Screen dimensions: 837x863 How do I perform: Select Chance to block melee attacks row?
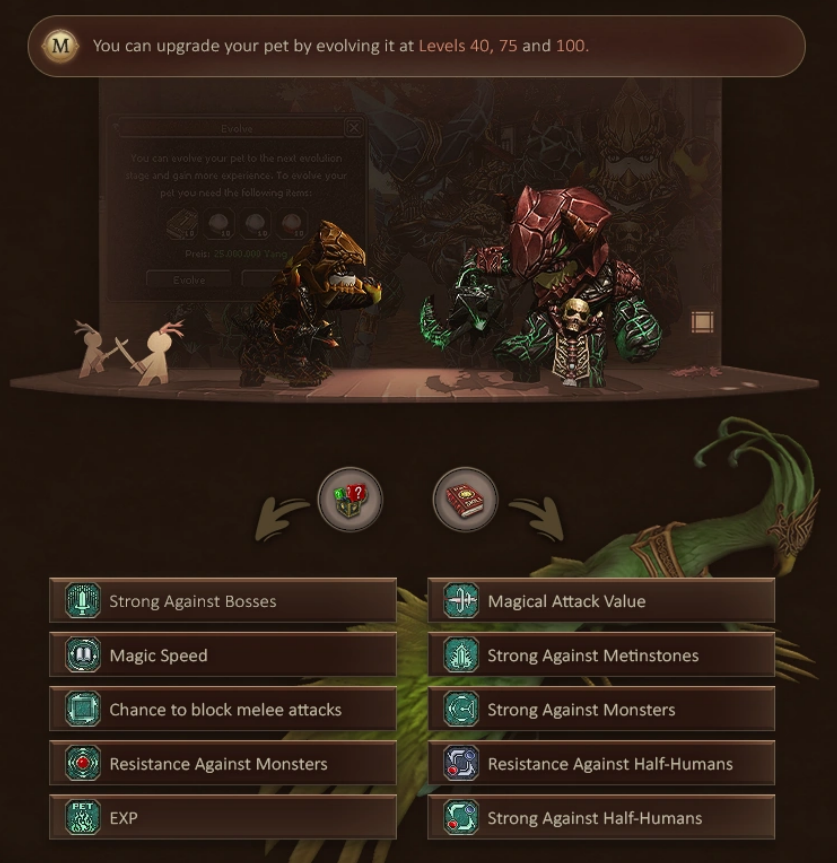tap(223, 710)
